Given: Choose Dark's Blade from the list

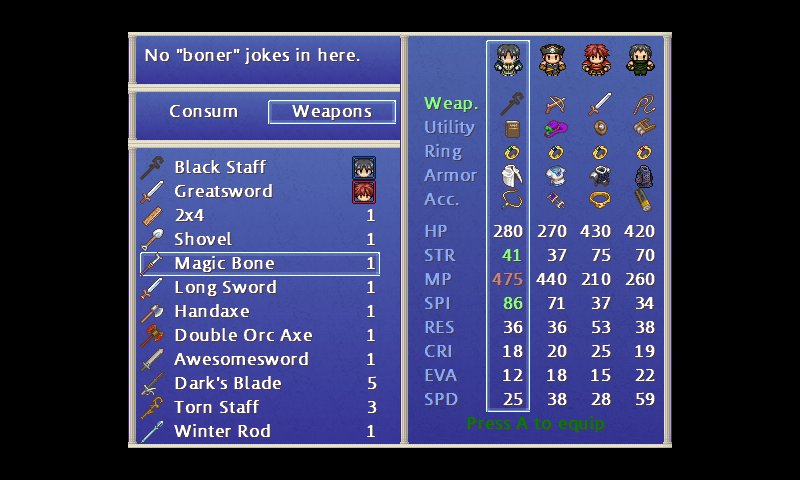Looking at the screenshot, I should [228, 383].
